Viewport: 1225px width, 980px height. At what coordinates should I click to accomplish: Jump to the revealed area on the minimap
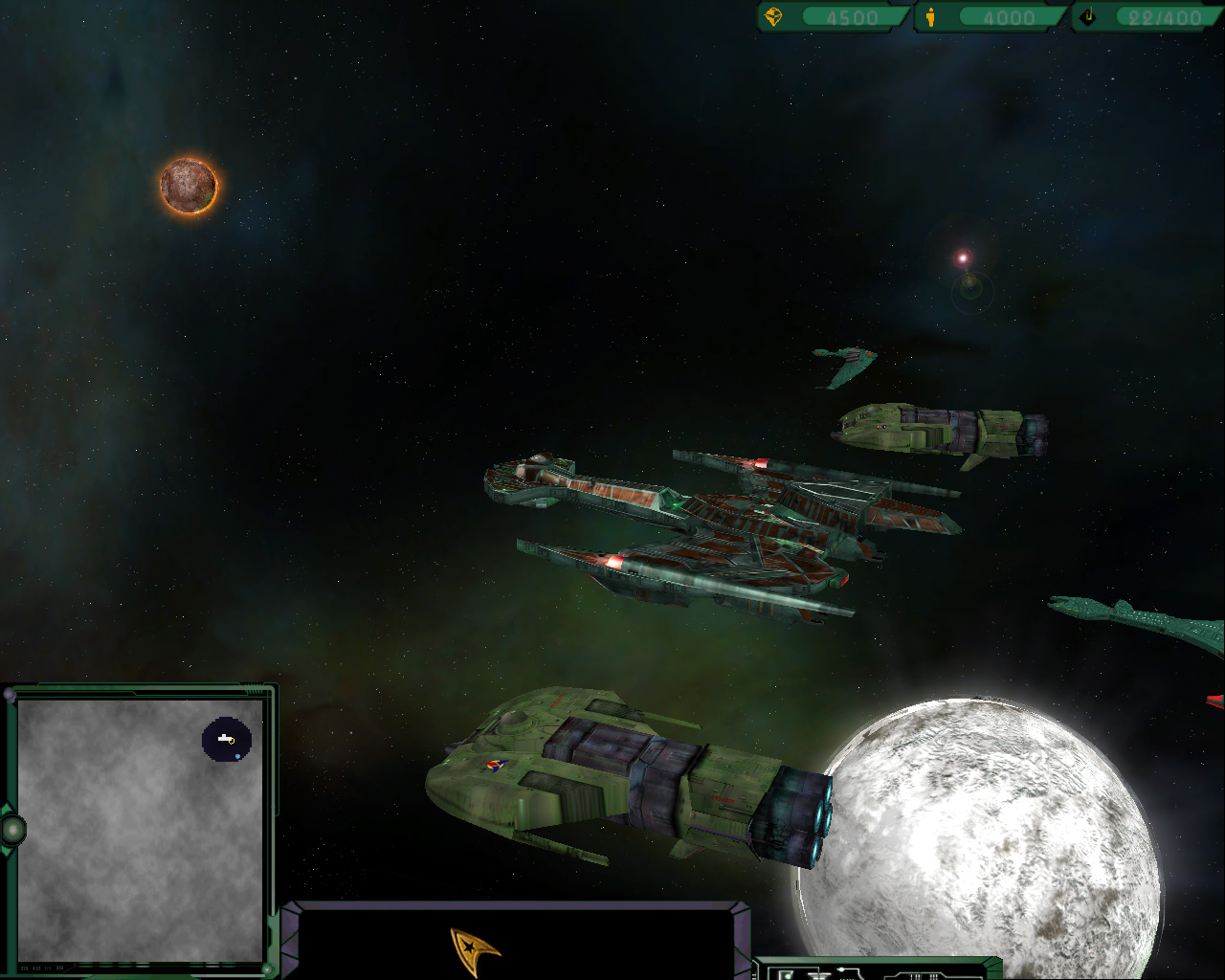tap(227, 741)
